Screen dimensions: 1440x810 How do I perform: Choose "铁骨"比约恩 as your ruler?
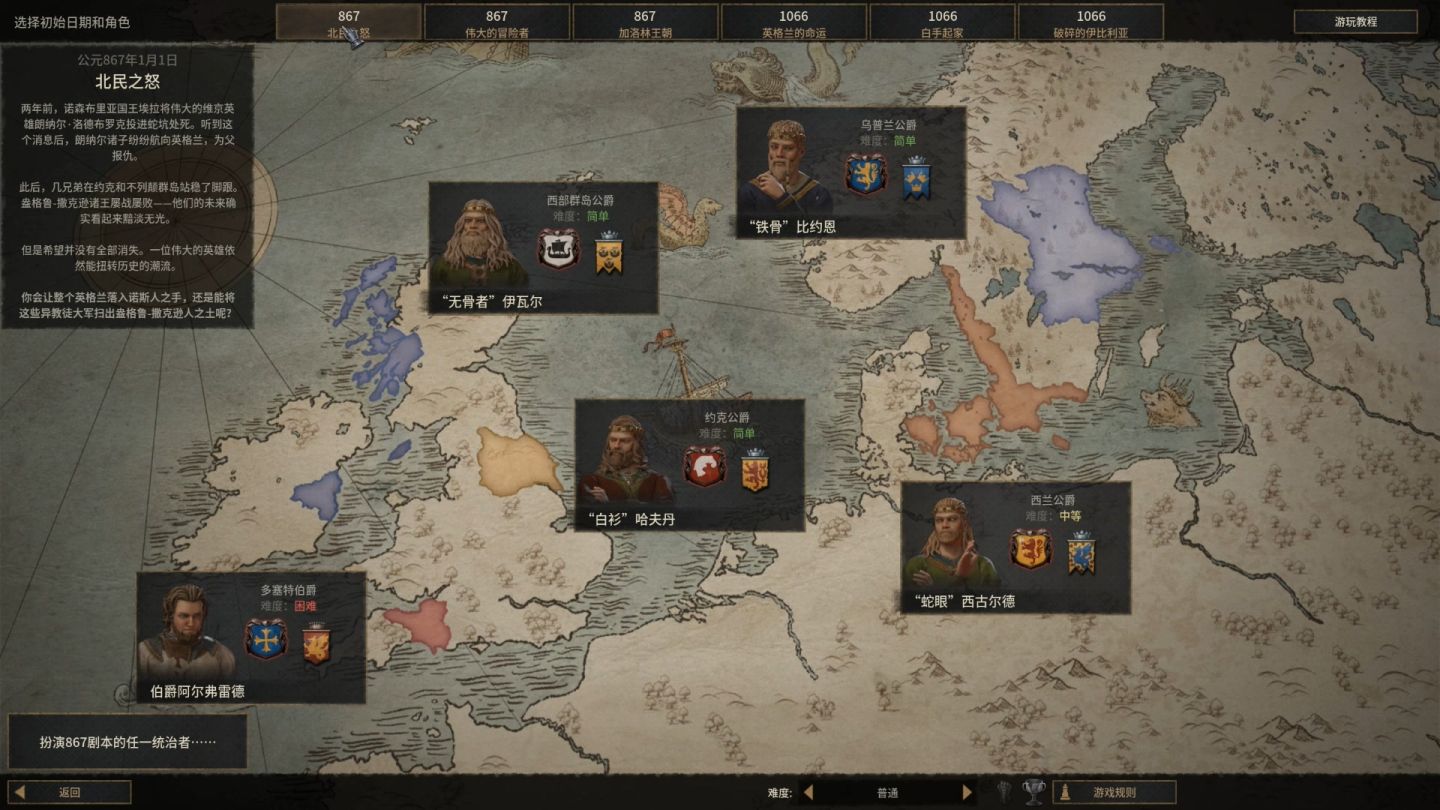[851, 172]
